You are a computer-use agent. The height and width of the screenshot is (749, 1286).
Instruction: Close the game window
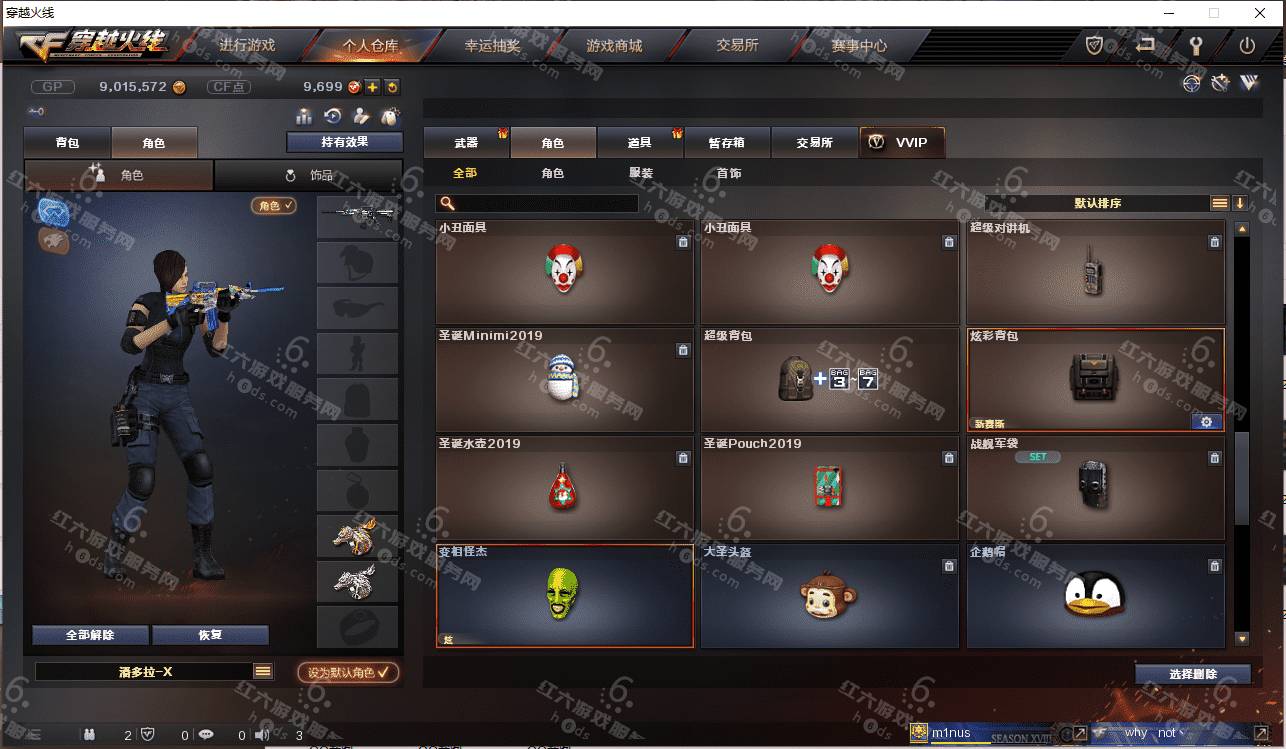pos(1260,13)
